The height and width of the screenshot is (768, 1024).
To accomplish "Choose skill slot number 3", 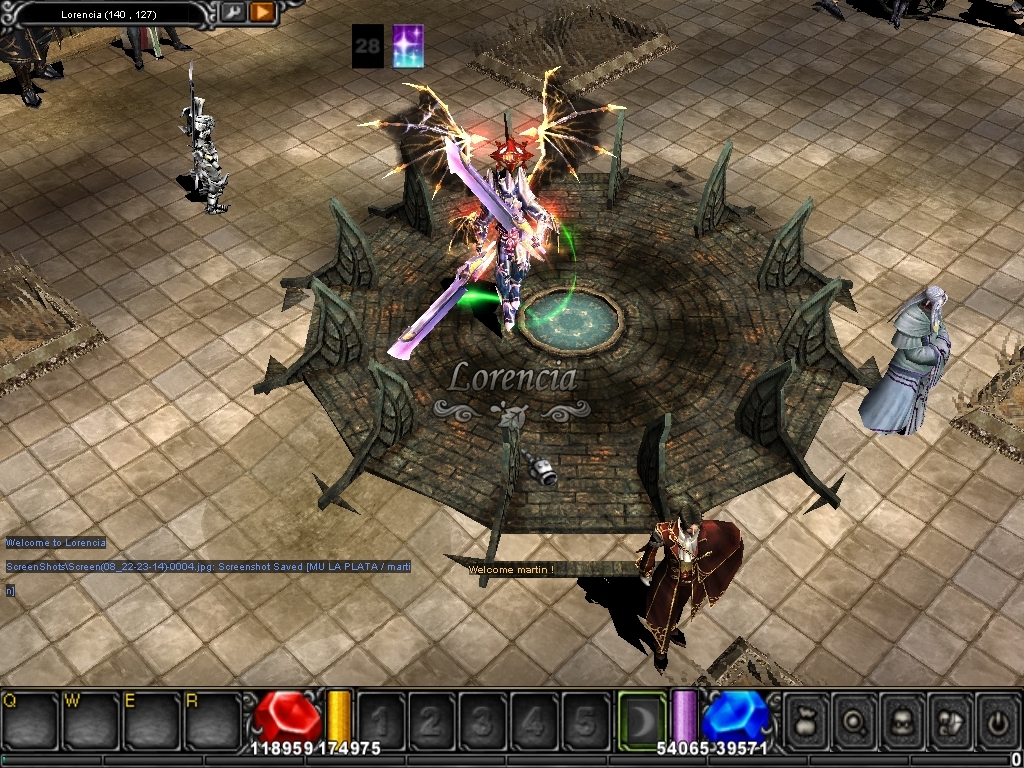I will click(483, 719).
